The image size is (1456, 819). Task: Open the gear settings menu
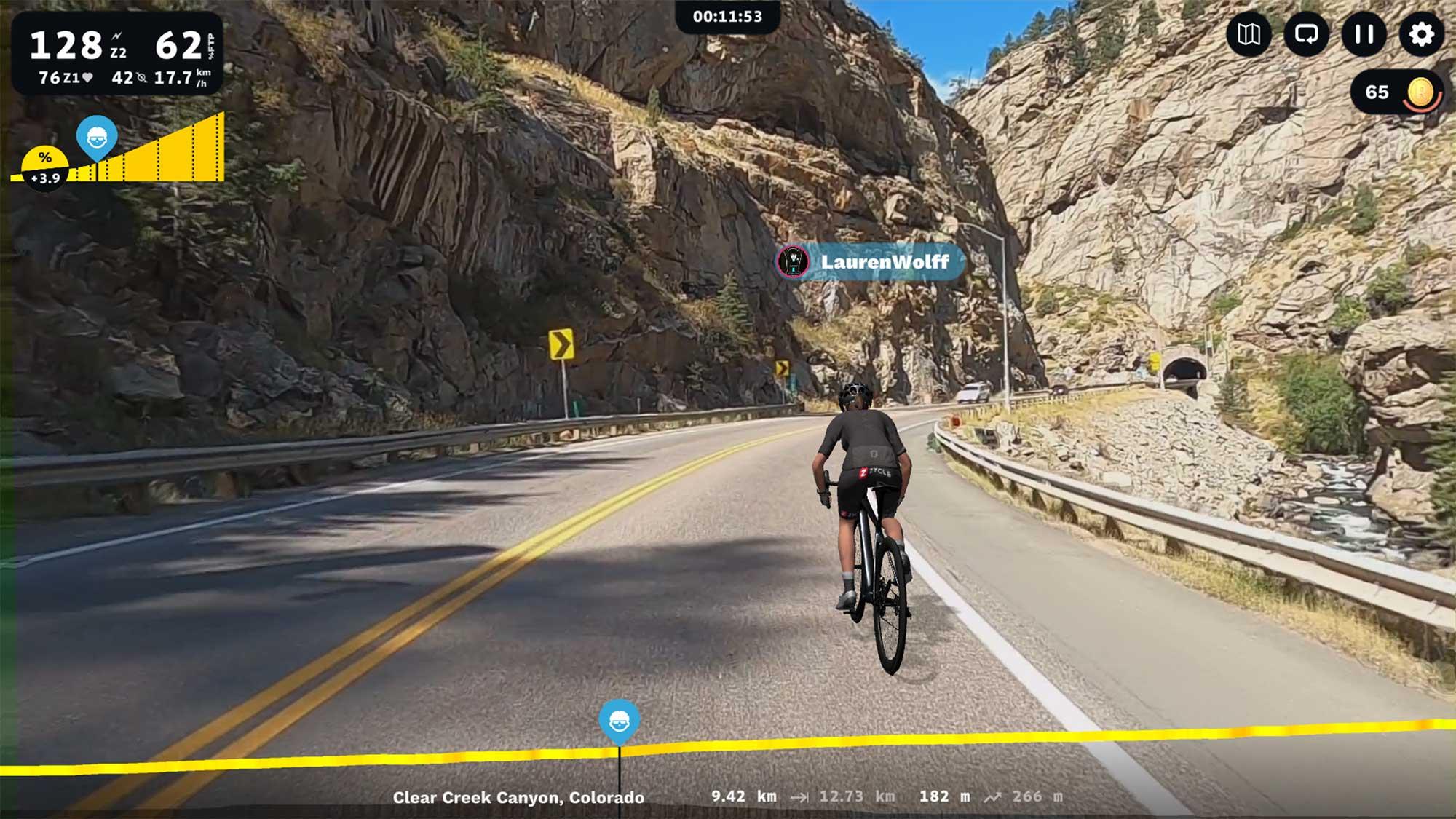[x=1420, y=34]
